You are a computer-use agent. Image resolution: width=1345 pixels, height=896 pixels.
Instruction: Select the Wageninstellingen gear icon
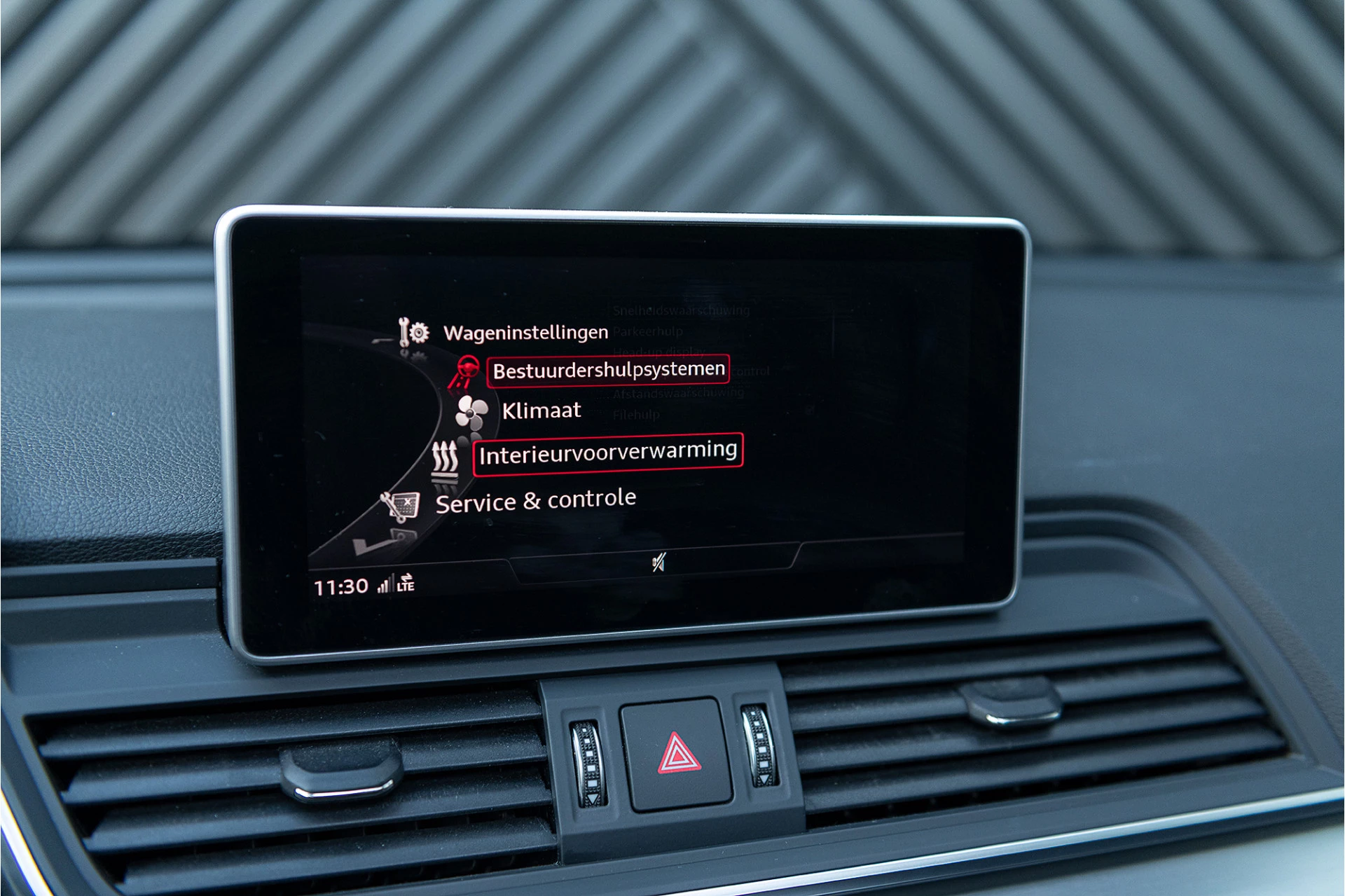coord(413,333)
